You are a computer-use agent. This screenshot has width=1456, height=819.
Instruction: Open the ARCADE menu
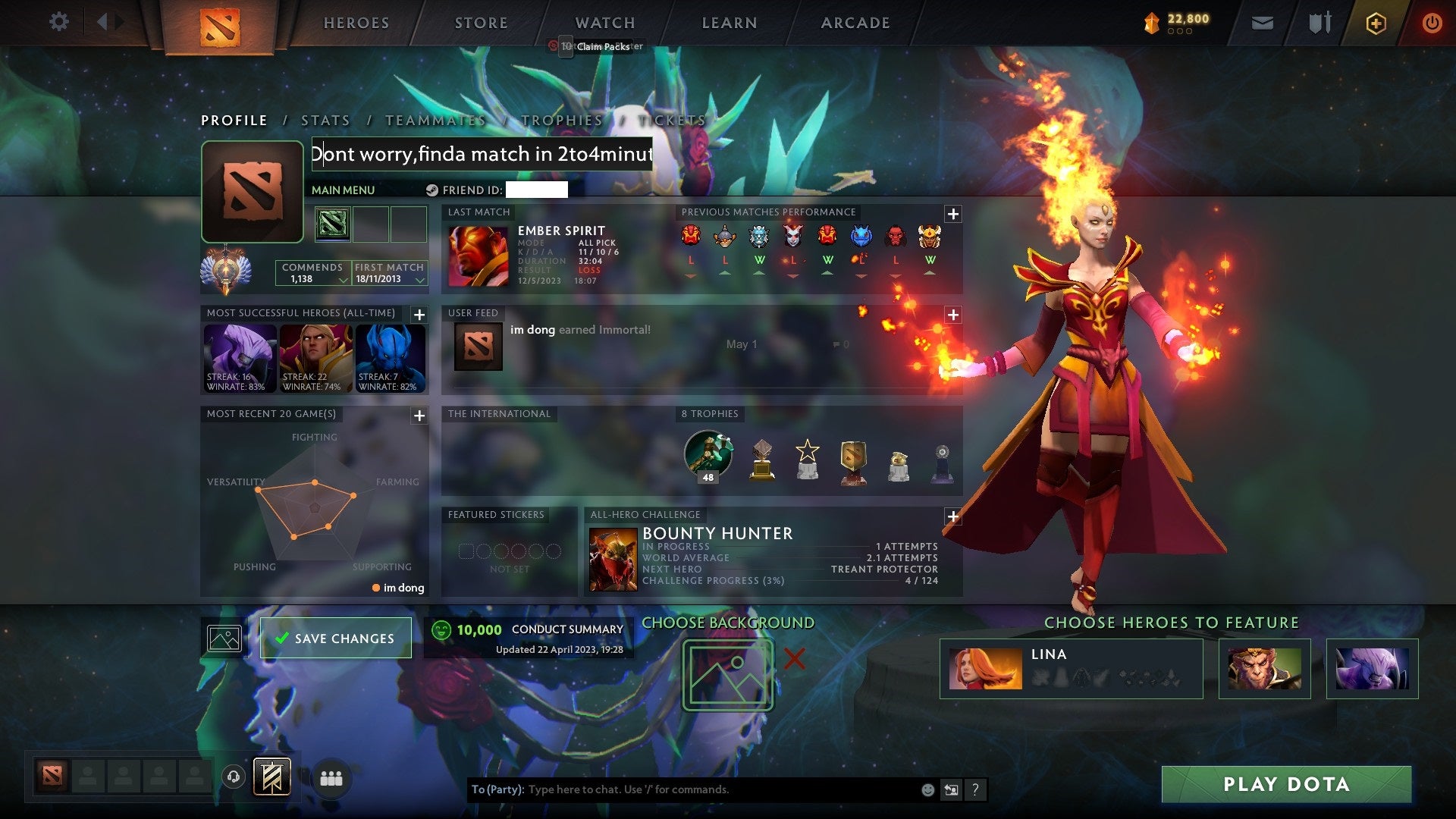(855, 23)
